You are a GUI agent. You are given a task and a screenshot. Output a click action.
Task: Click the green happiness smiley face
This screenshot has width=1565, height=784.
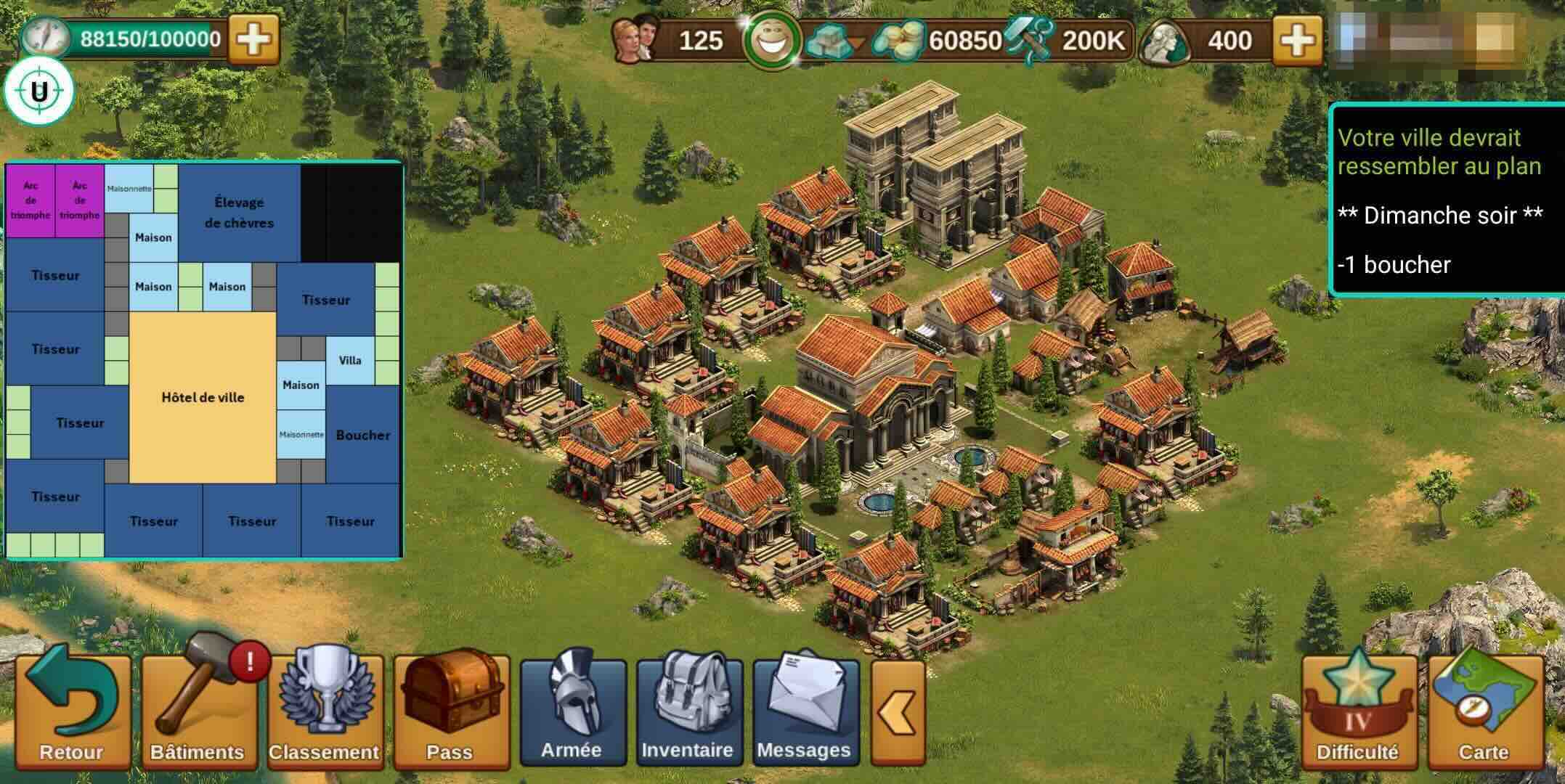(x=772, y=41)
